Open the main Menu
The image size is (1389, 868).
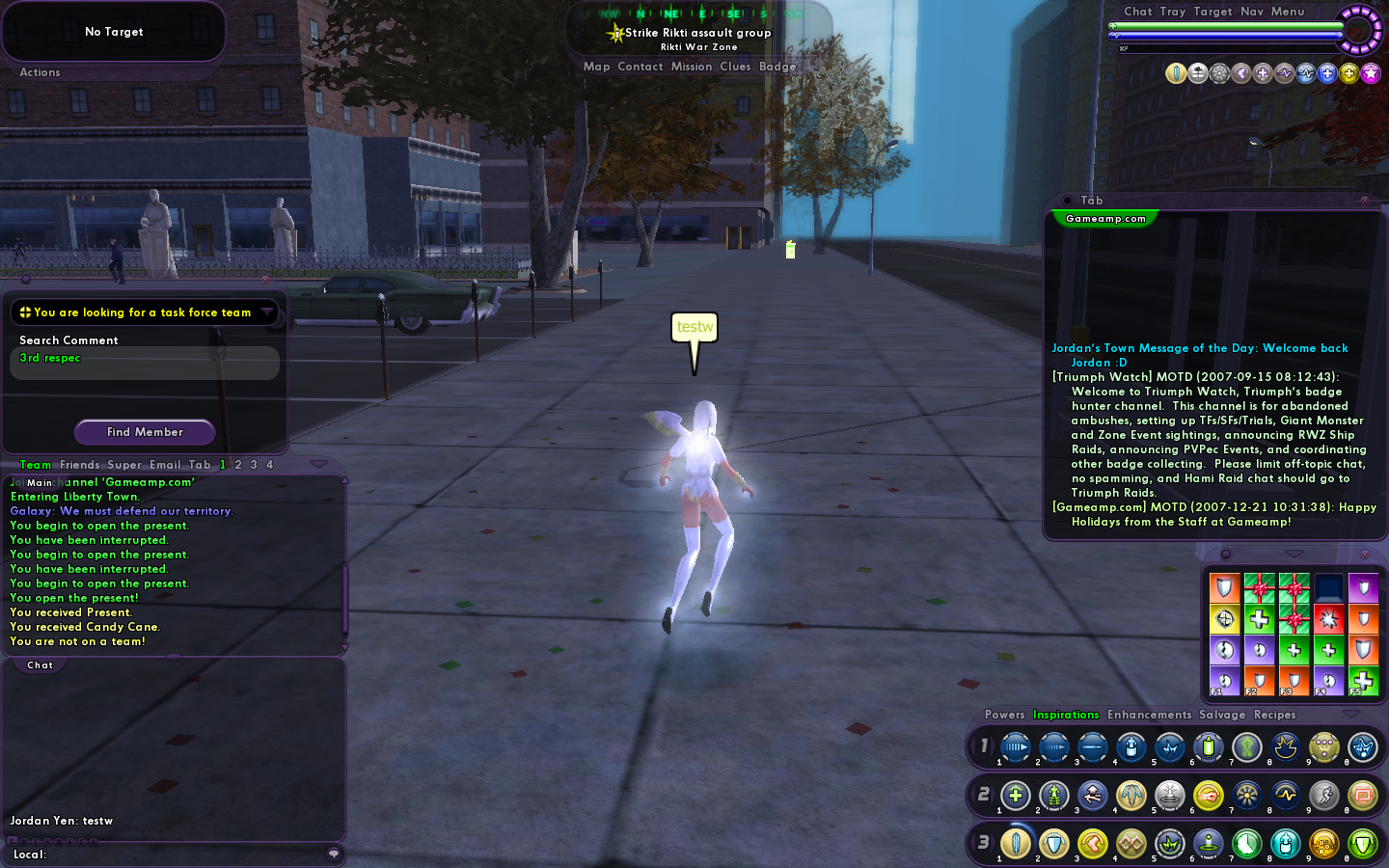(x=1287, y=12)
